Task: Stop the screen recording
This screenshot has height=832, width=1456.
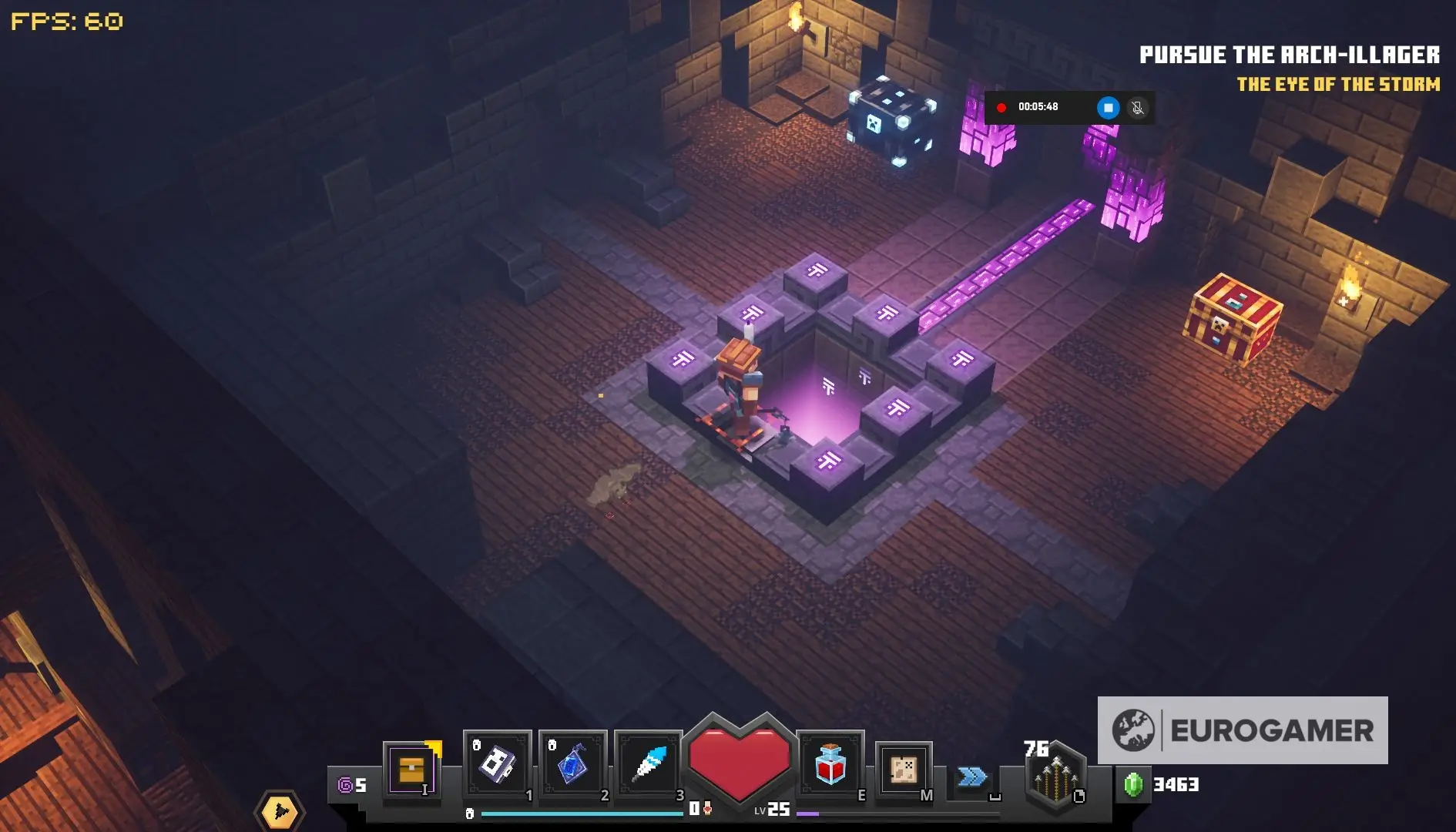Action: [1108, 108]
